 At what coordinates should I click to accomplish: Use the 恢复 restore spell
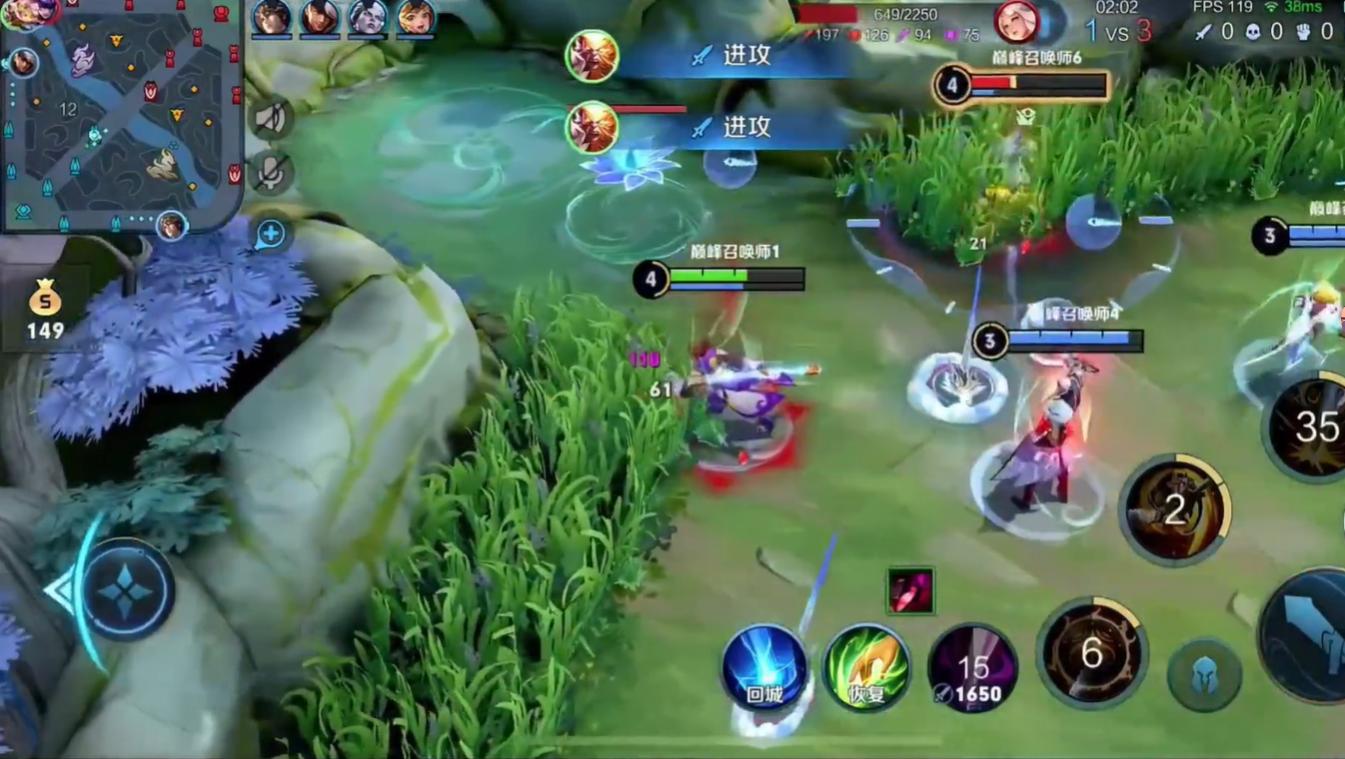click(866, 667)
